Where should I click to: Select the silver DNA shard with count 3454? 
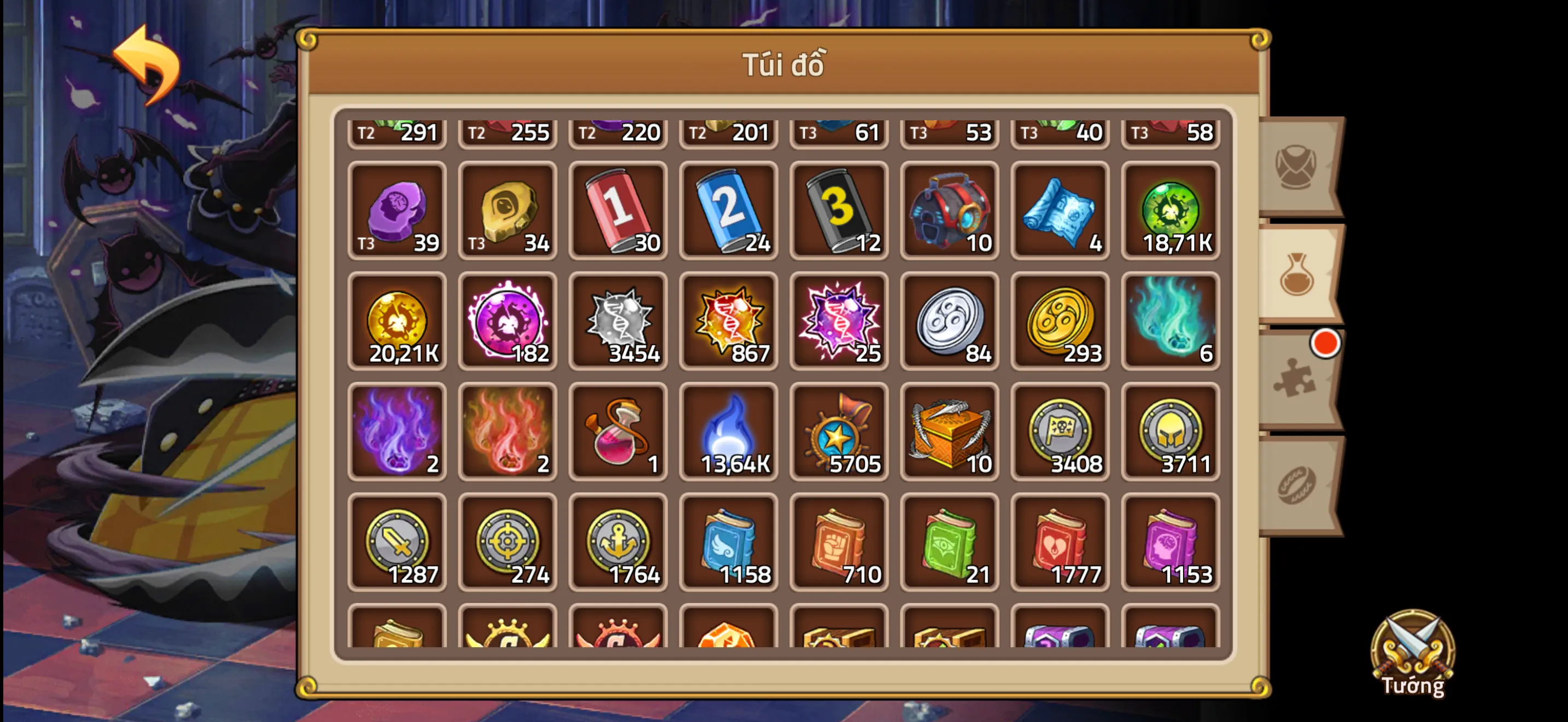click(x=618, y=322)
